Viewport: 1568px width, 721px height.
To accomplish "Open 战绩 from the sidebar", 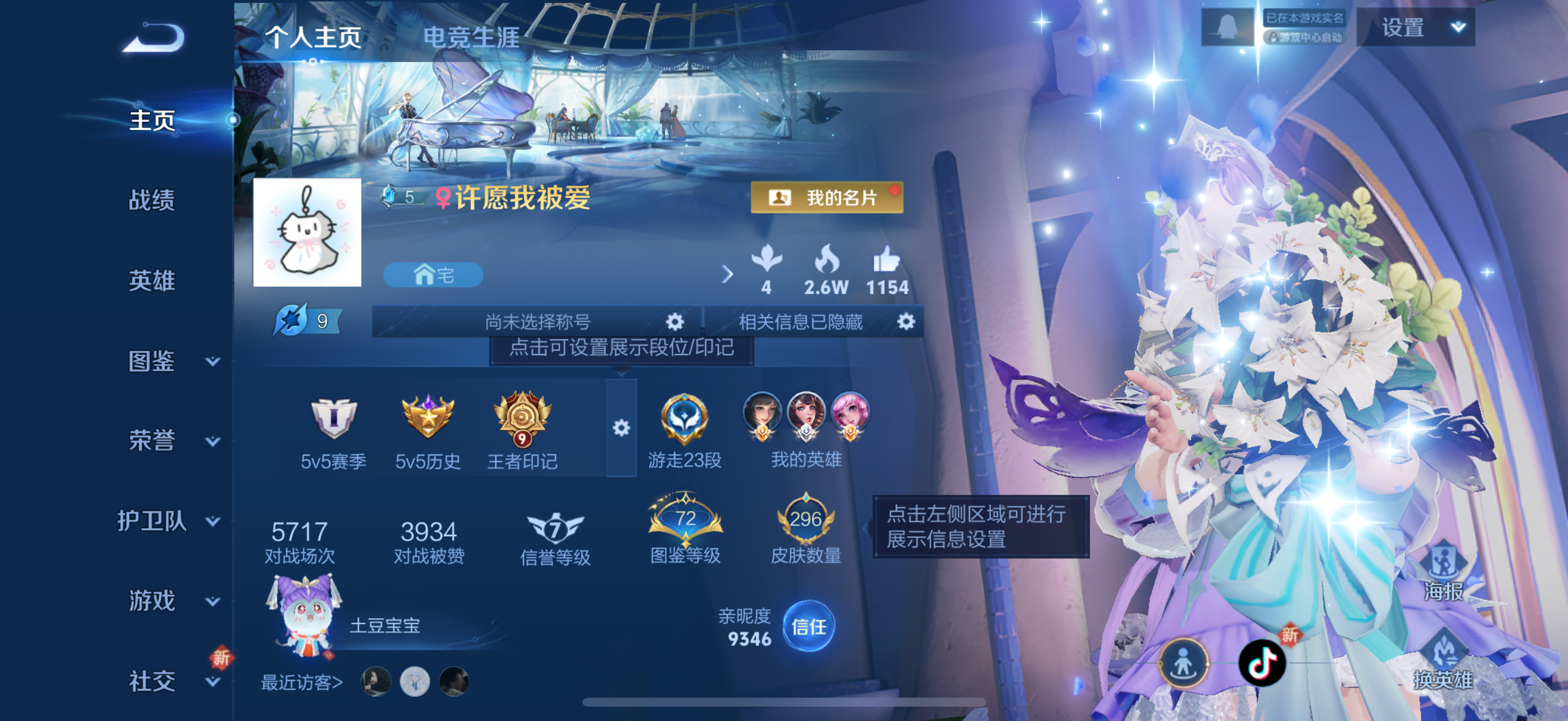I will (x=152, y=200).
